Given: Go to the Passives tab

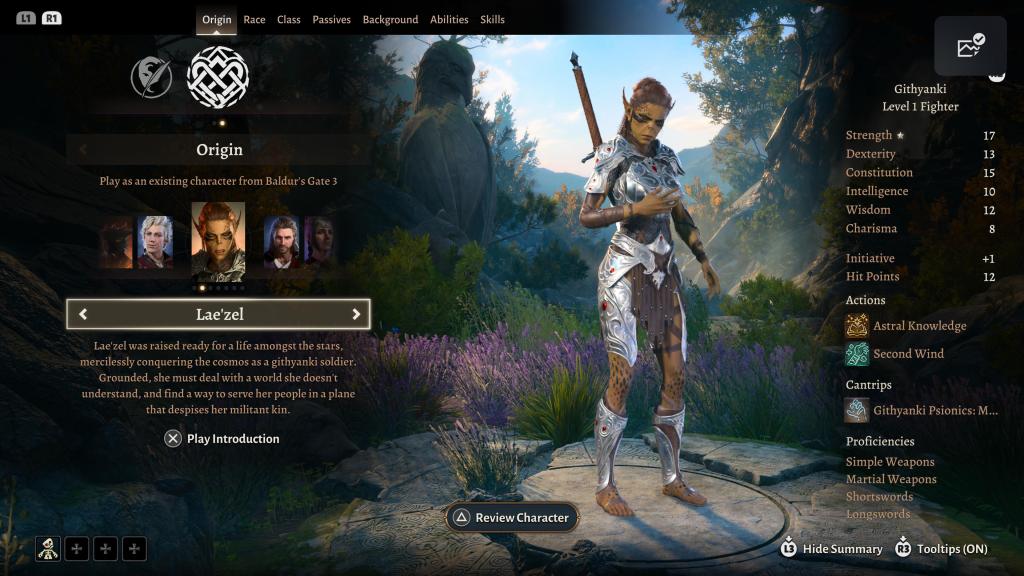Looking at the screenshot, I should click(x=331, y=19).
